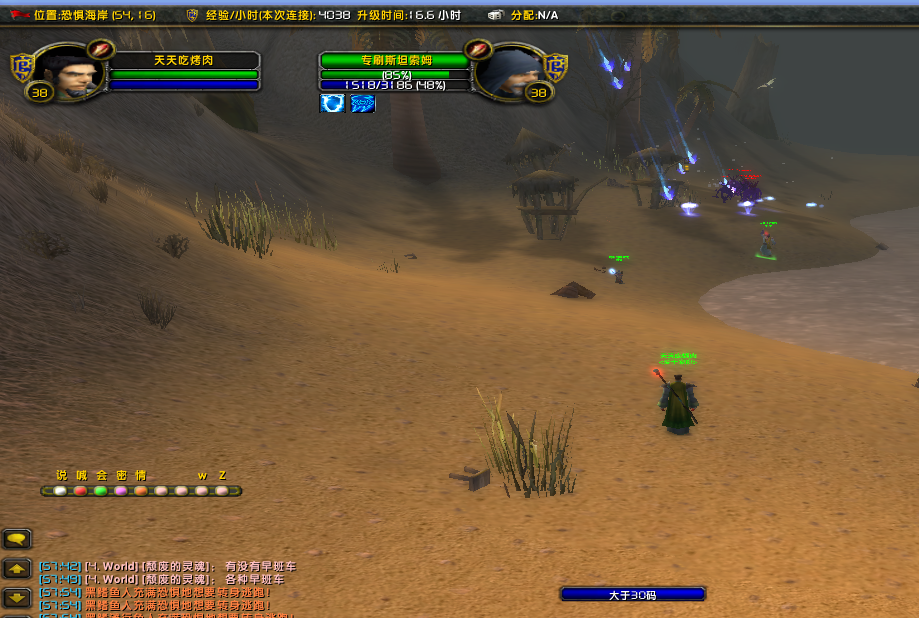Choose the red 喊 yell channel button
919x618 pixels.
point(80,491)
